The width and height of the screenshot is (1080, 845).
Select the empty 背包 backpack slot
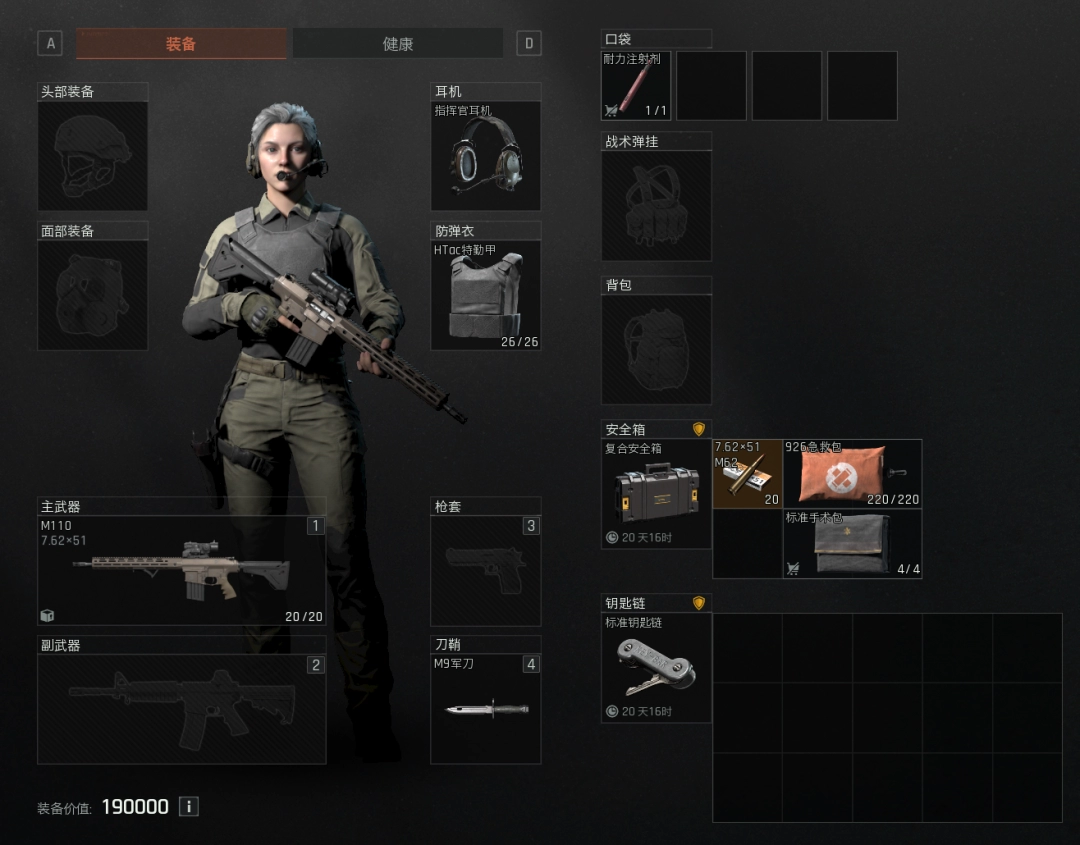(x=656, y=349)
